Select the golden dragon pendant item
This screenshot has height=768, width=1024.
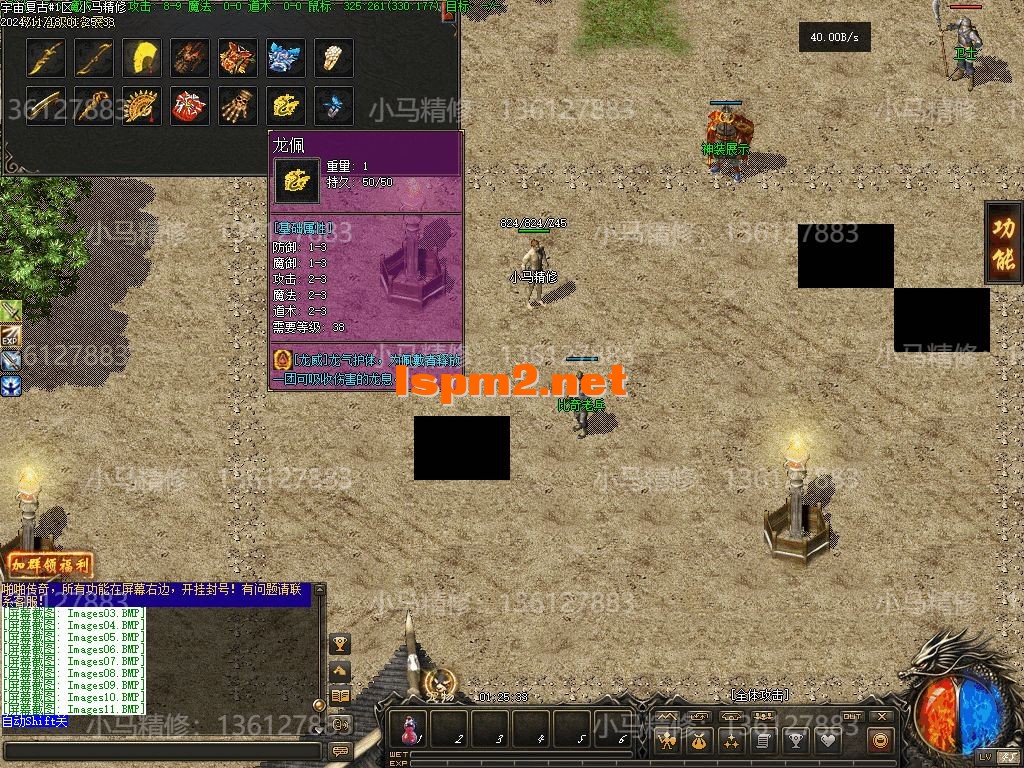click(x=286, y=104)
